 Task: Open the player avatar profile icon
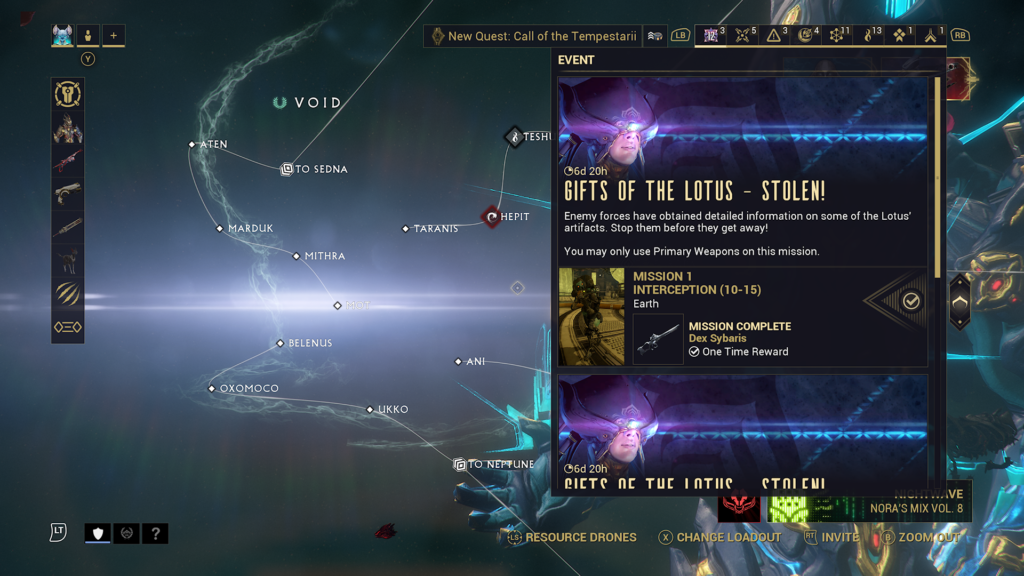click(63, 36)
